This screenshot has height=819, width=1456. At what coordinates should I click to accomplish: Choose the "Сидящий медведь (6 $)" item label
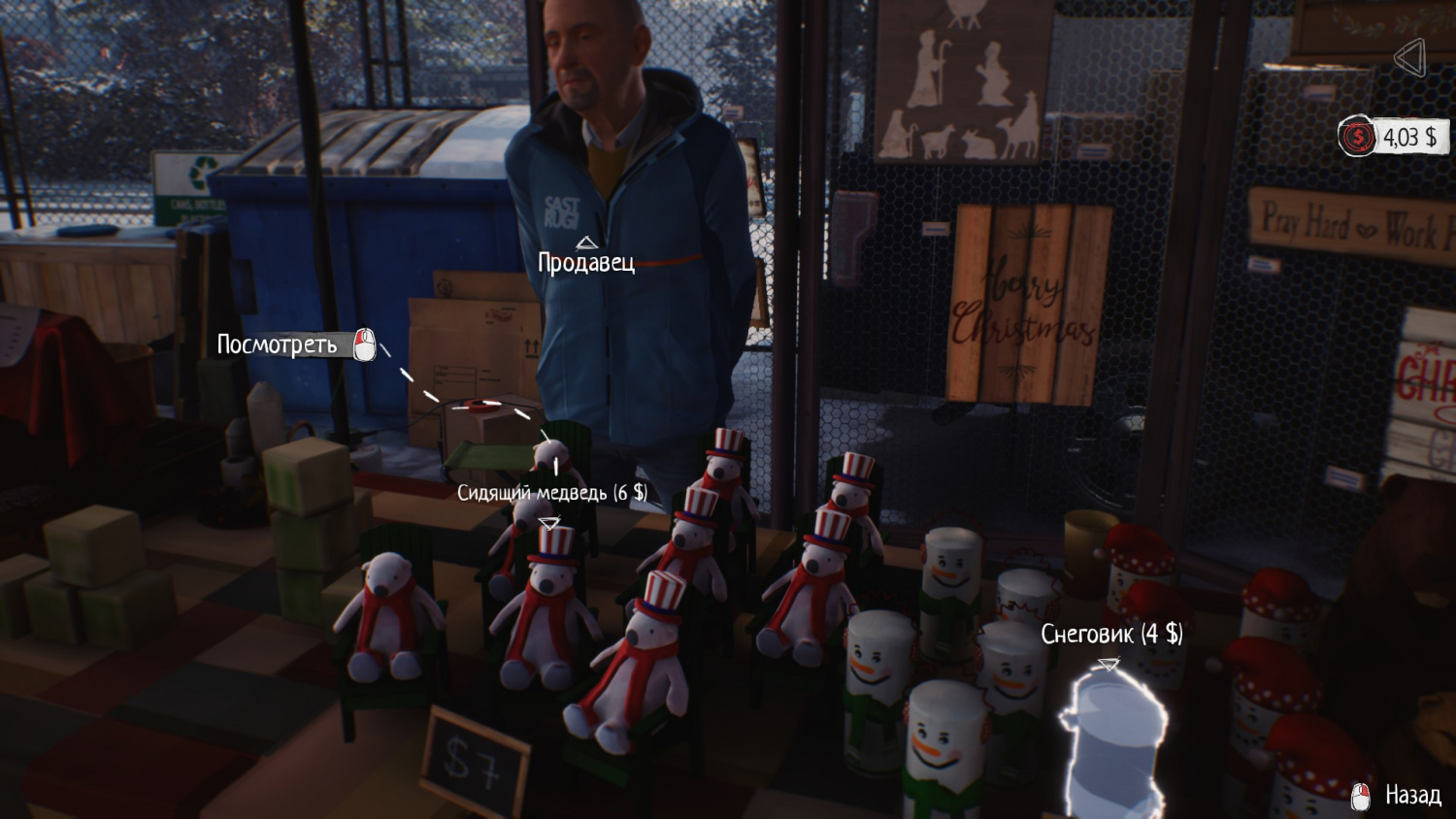551,493
